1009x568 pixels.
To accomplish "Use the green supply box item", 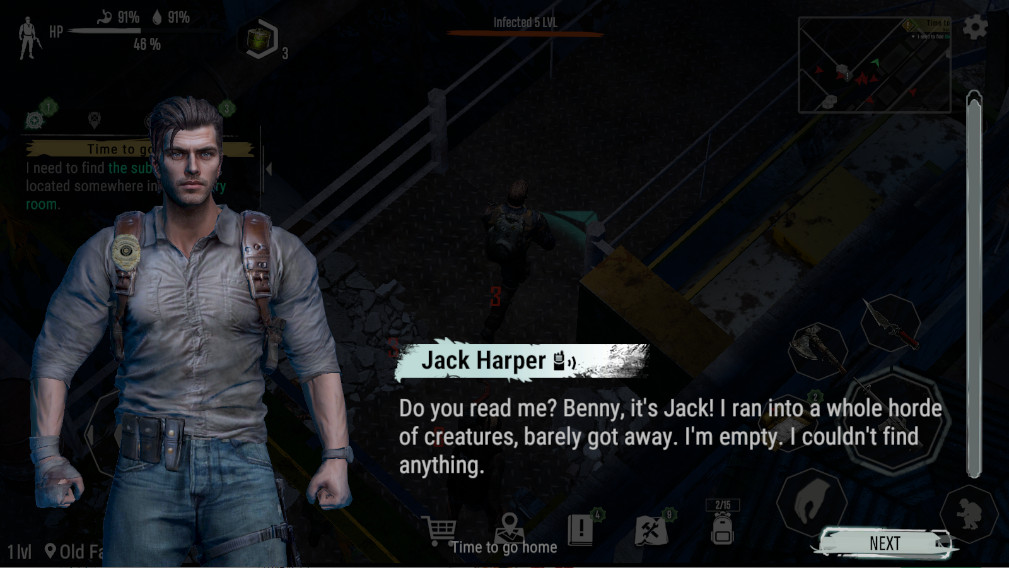I will click(261, 39).
